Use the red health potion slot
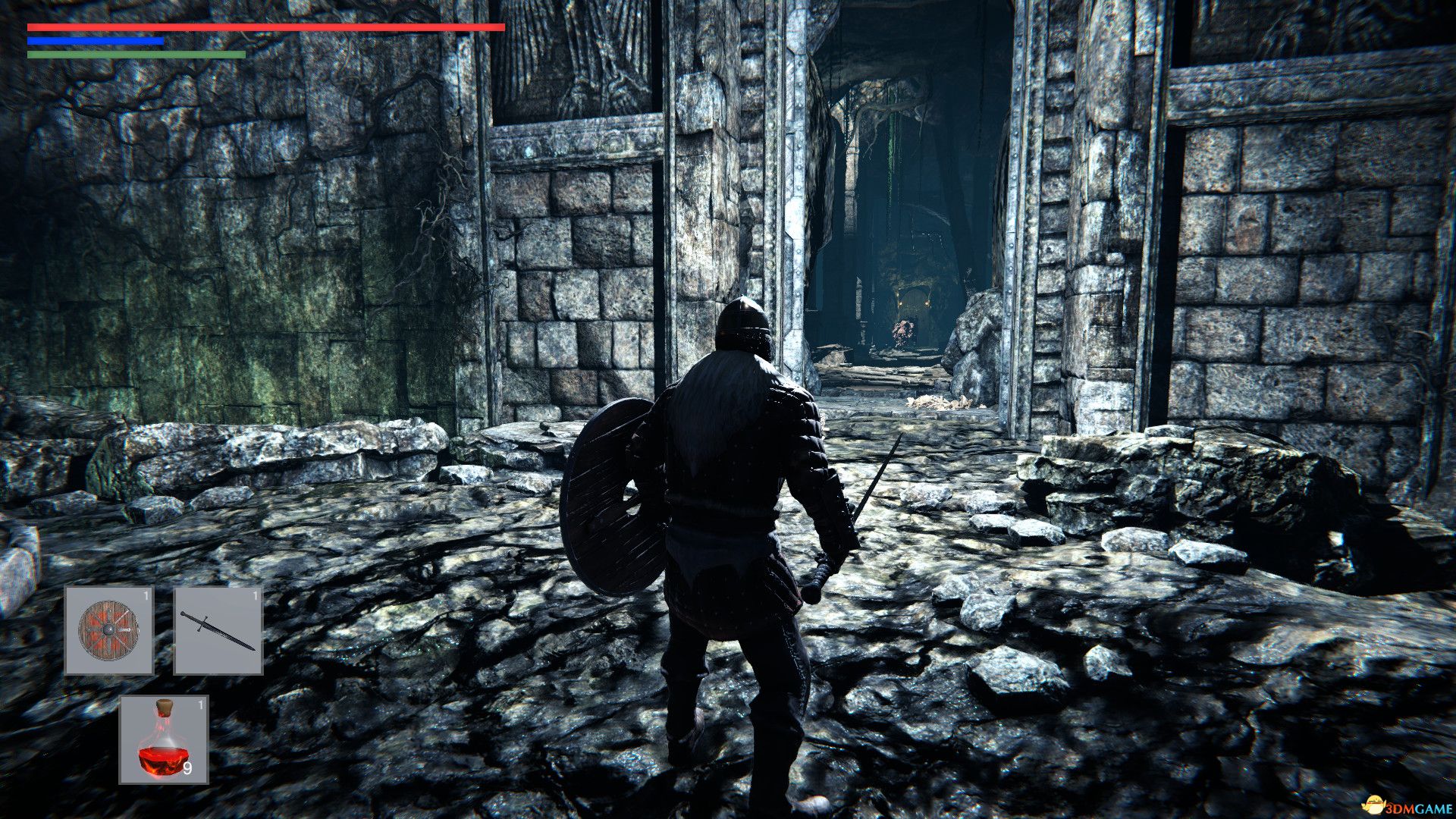Image resolution: width=1456 pixels, height=819 pixels. (x=164, y=739)
